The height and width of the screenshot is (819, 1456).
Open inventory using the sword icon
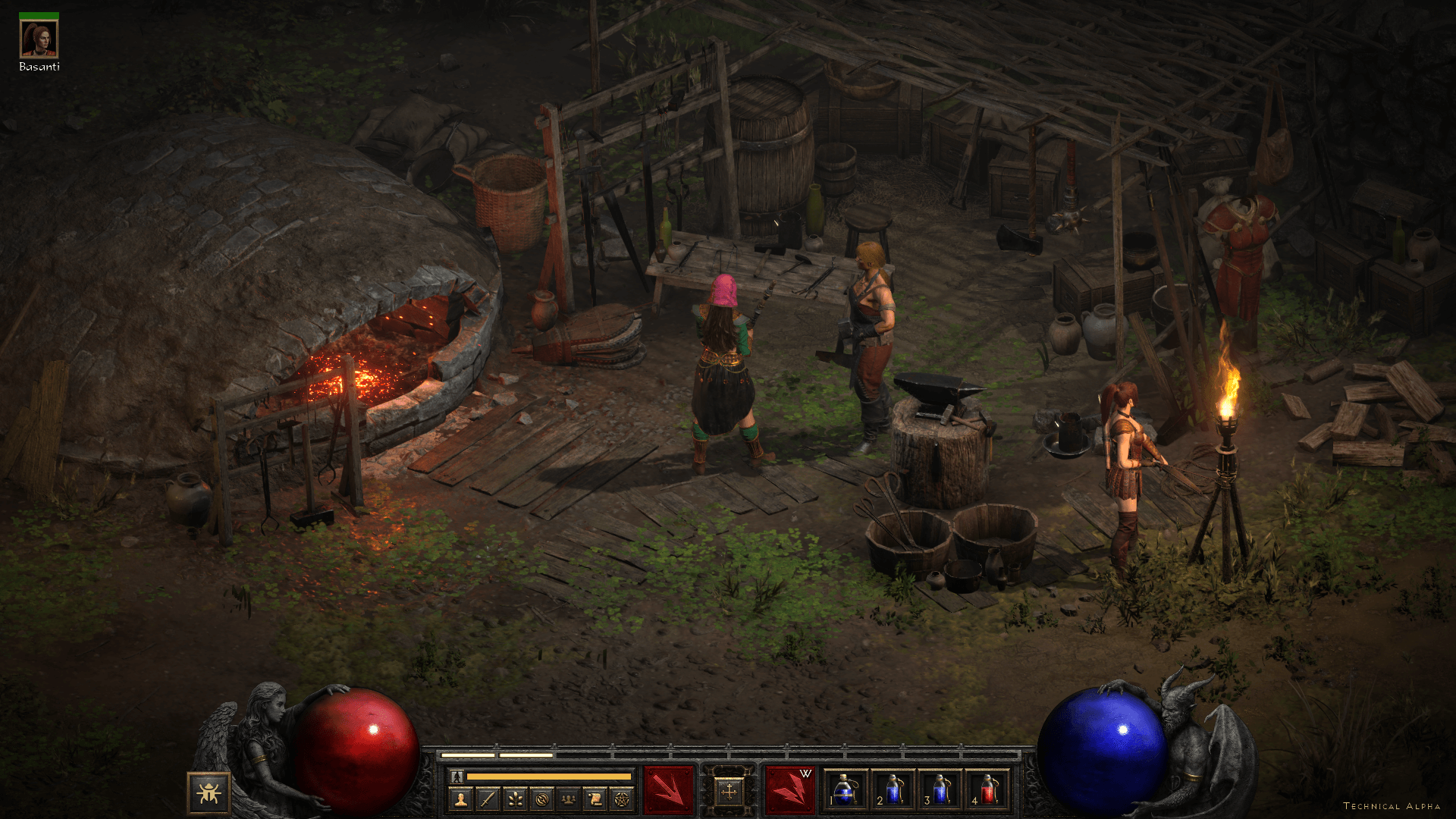pyautogui.click(x=488, y=799)
